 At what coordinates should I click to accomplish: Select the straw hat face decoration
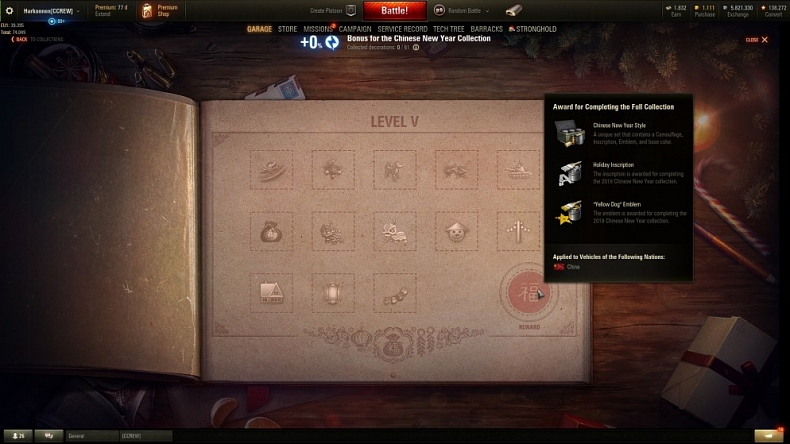457,232
